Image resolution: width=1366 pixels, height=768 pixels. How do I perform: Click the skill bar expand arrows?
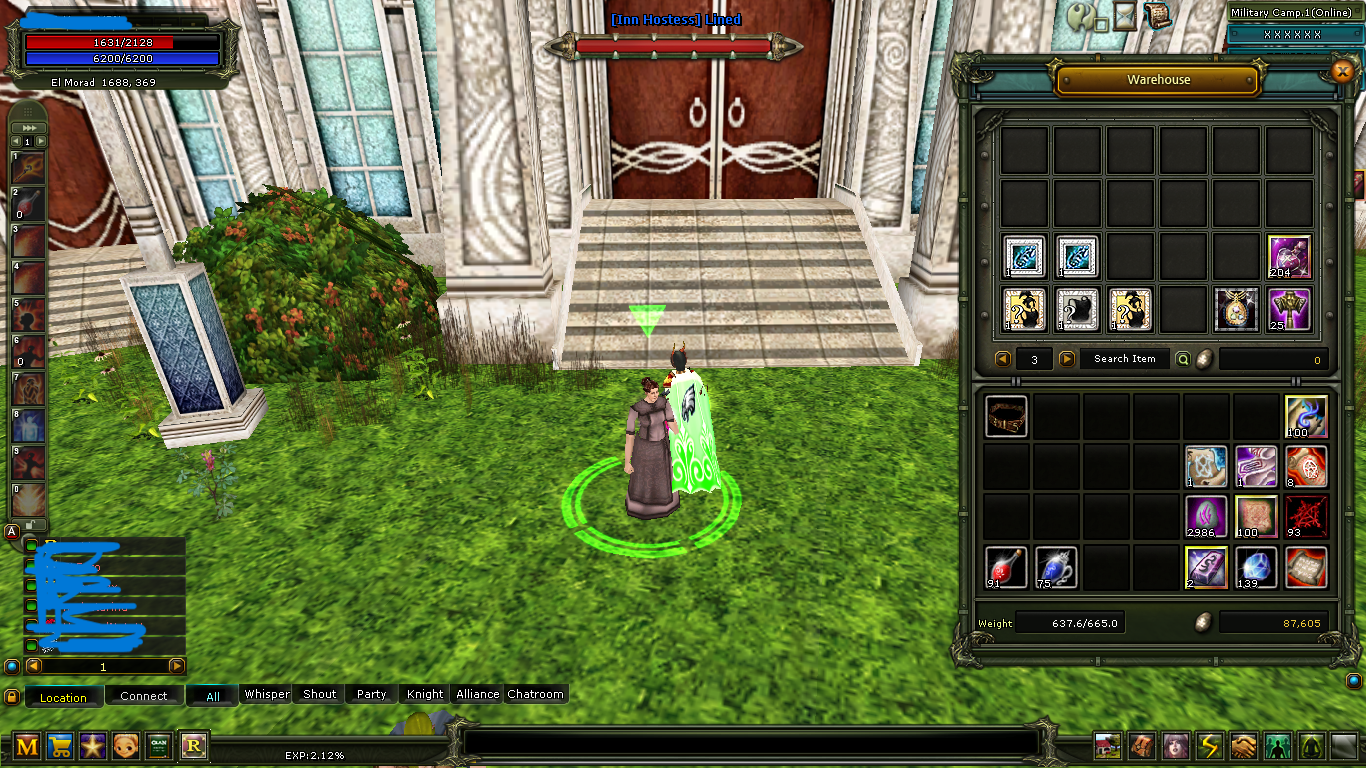28,127
